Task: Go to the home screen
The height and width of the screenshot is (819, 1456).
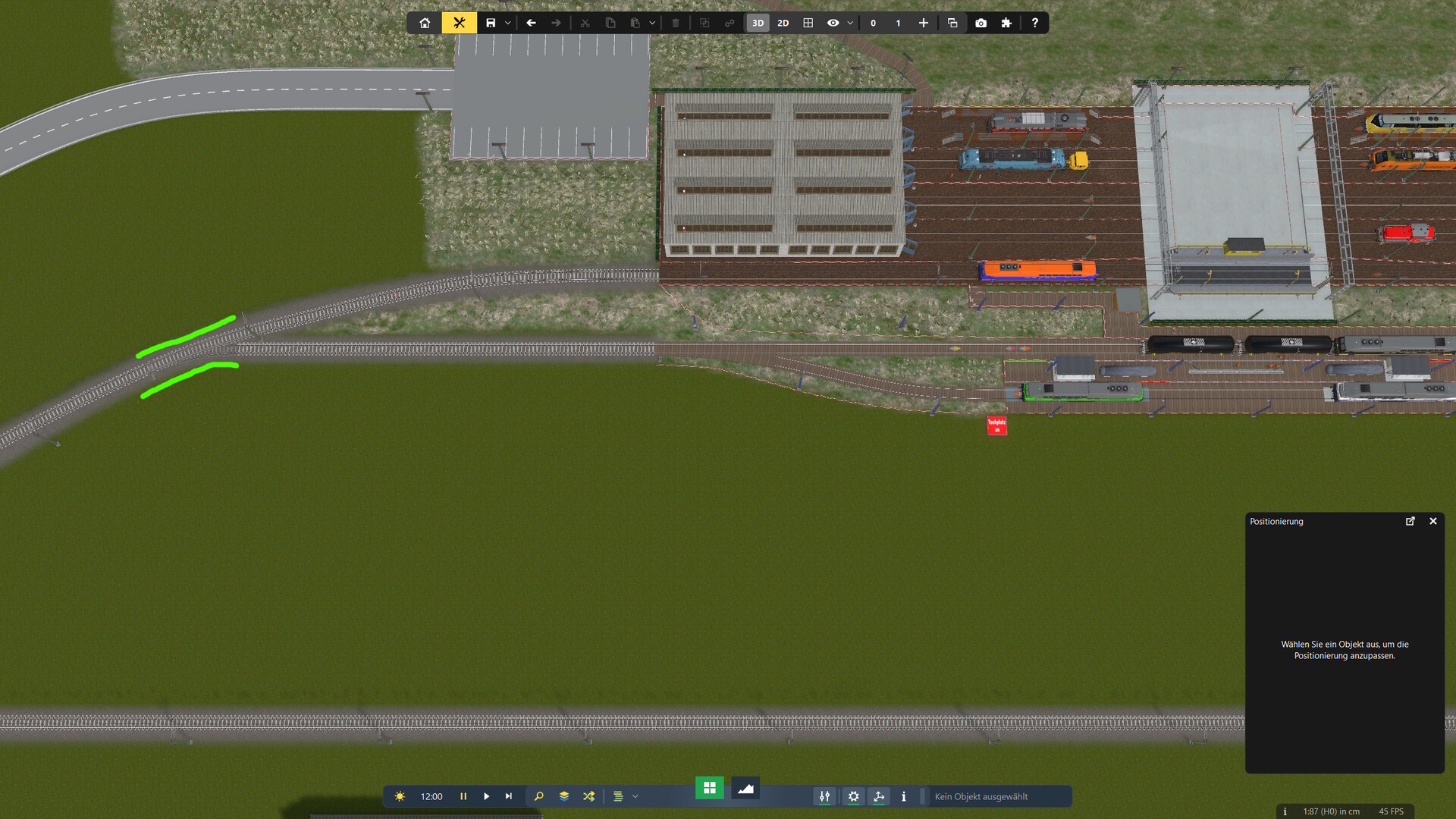Action: tap(425, 23)
